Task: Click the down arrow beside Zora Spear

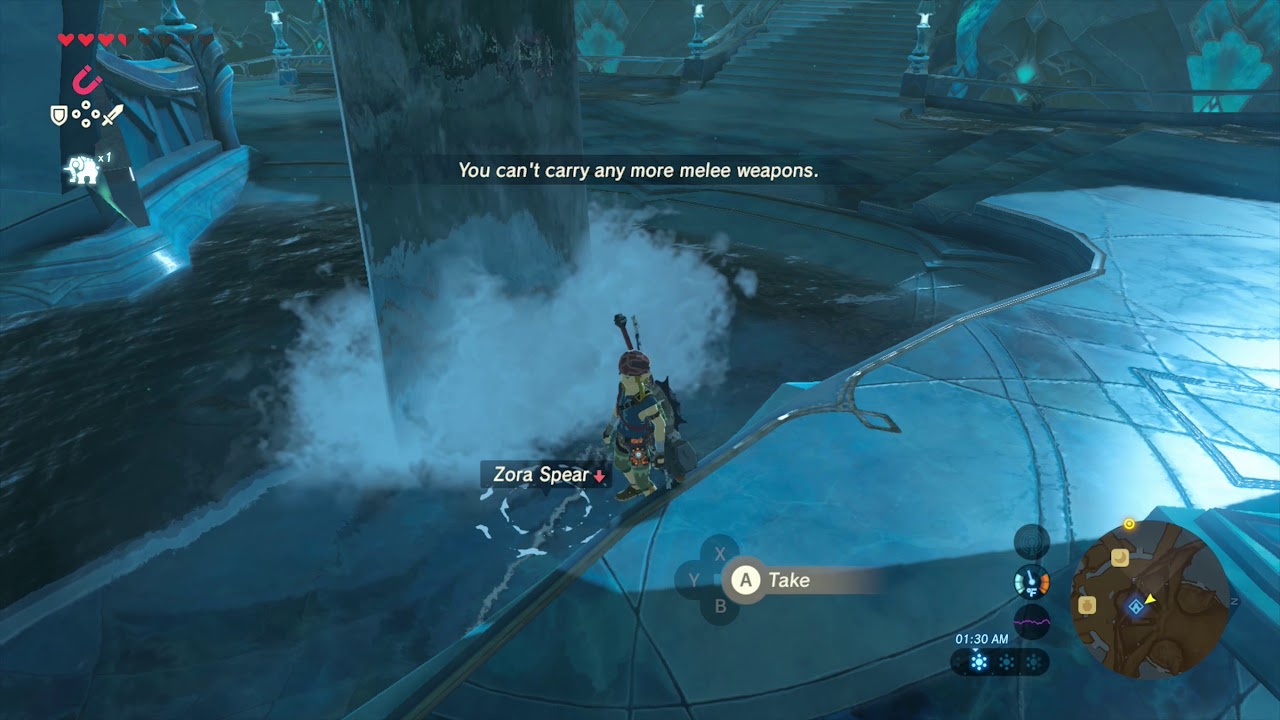Action: point(599,477)
